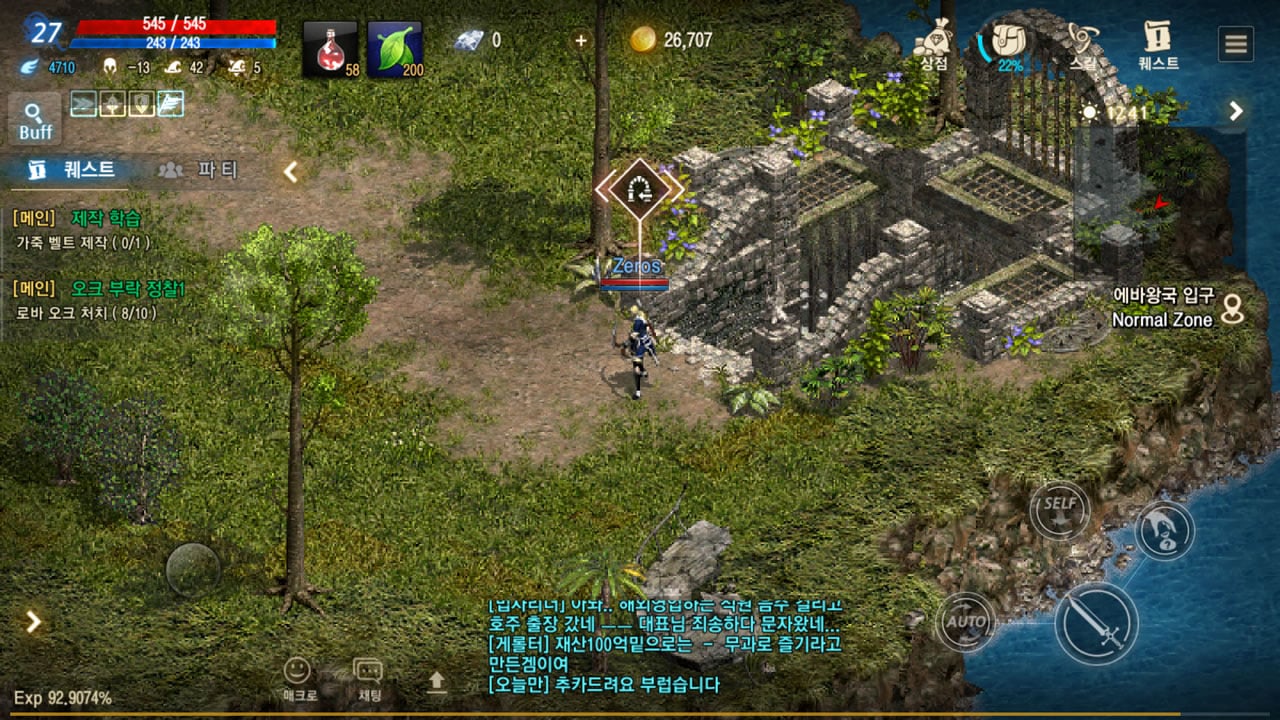Tap the item pickup hand button

click(1164, 530)
